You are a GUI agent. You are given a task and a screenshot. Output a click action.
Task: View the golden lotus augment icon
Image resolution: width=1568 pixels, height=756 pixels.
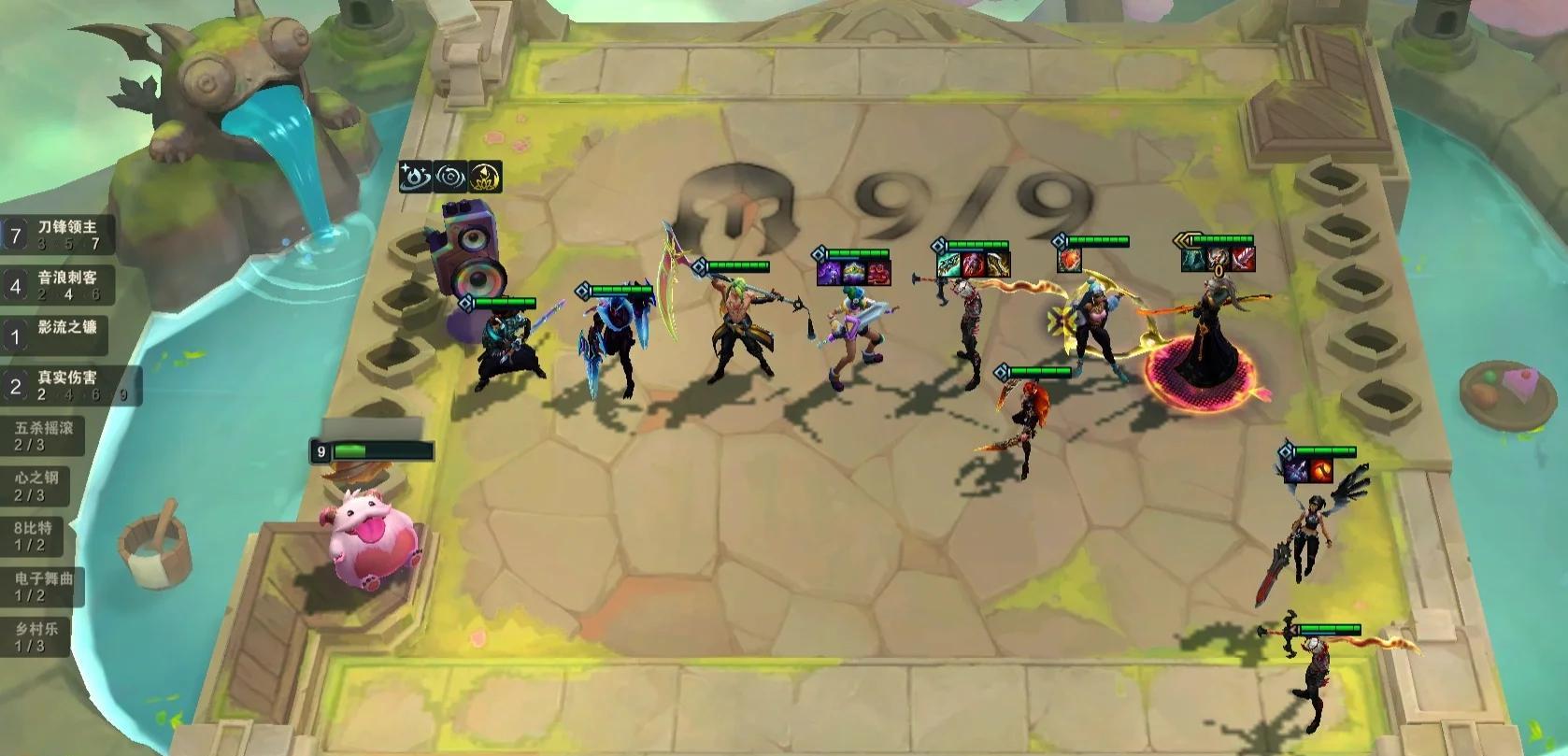[485, 176]
